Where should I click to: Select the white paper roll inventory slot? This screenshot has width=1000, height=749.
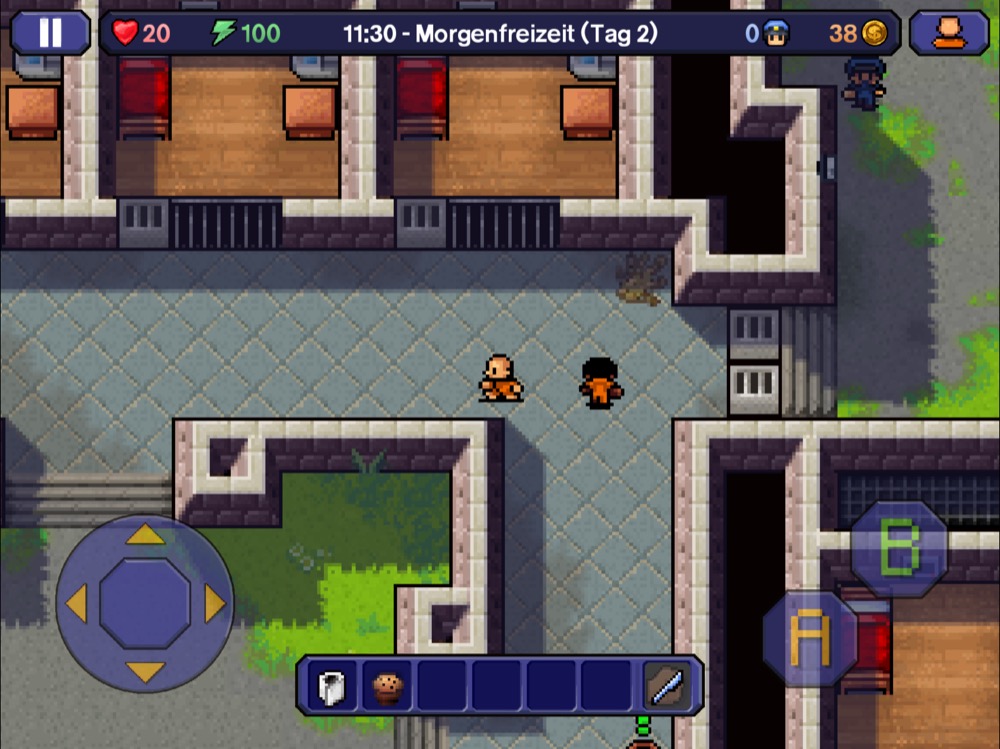(331, 687)
